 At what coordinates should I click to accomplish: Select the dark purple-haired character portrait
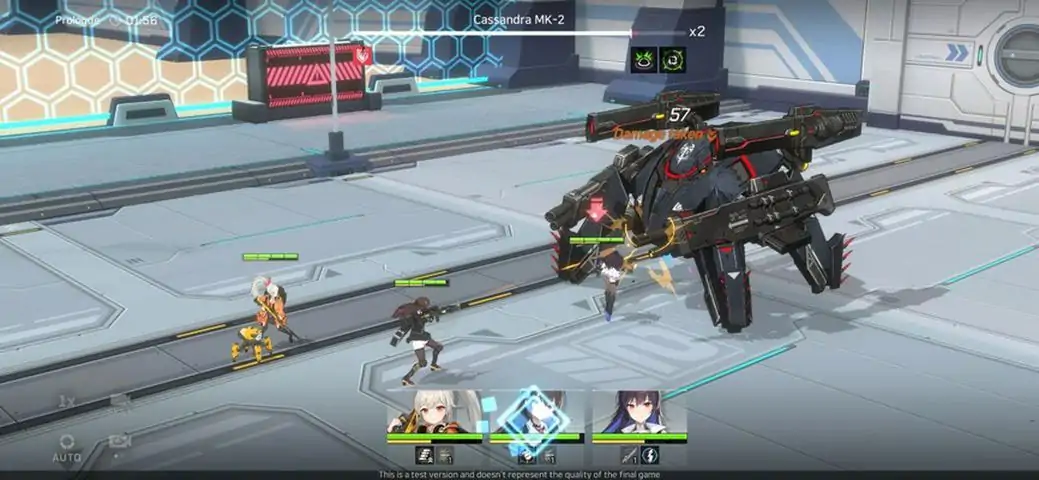click(639, 412)
